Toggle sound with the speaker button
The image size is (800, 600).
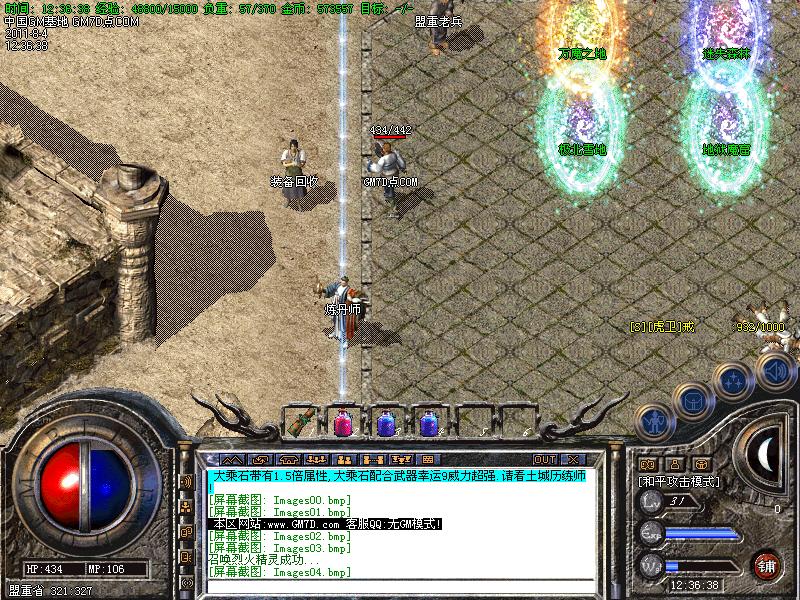(774, 371)
